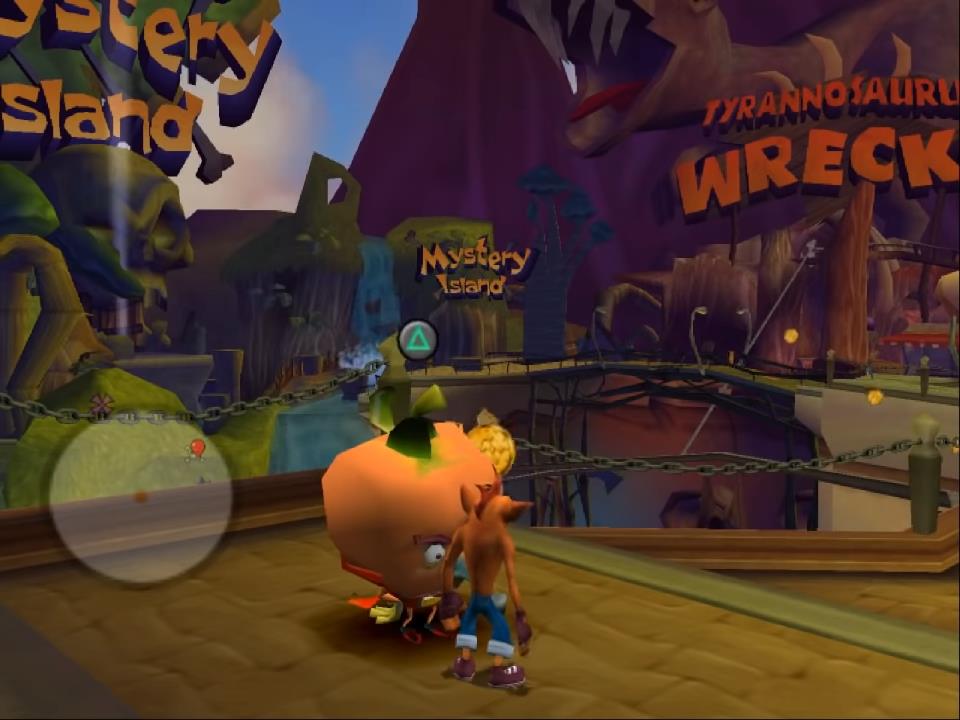
Task: Click the purple star marker above the minimap
Action: pos(100,404)
